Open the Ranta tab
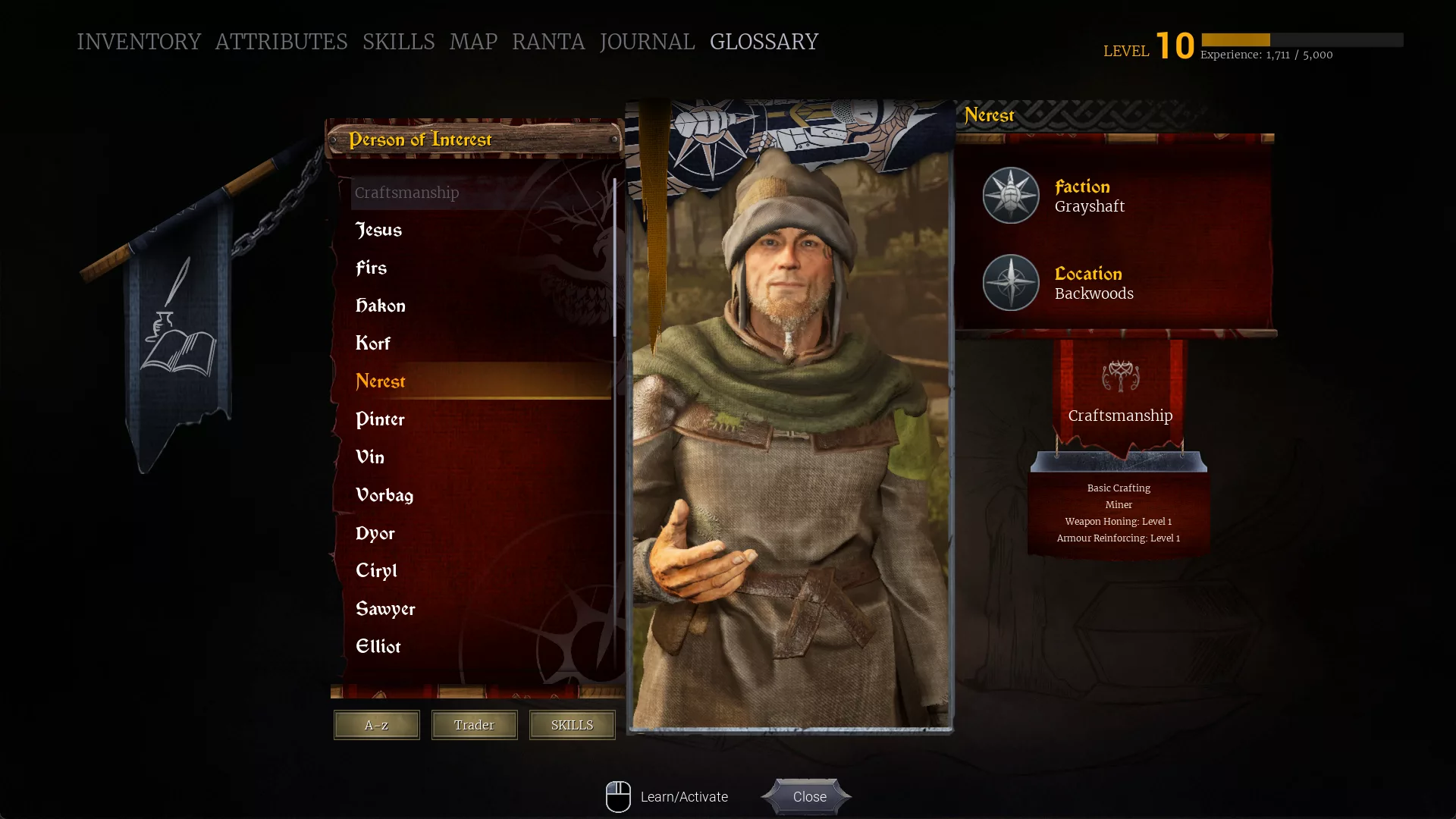The height and width of the screenshot is (819, 1456). pos(548,42)
